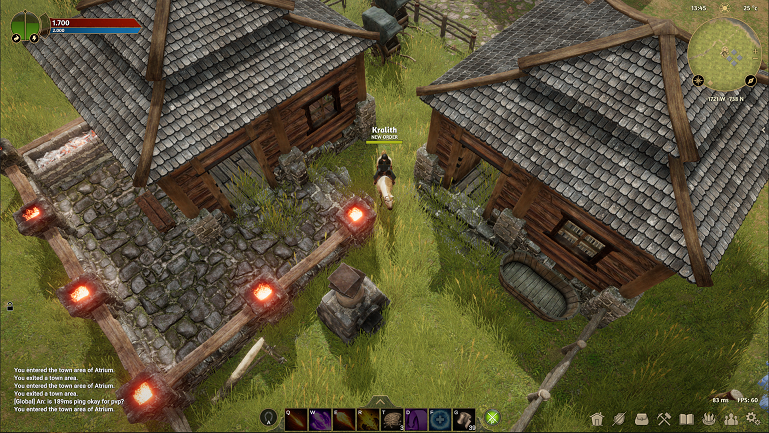Image resolution: width=769 pixels, height=433 pixels.
Task: Open the open-book journal icon
Action: coord(686,418)
